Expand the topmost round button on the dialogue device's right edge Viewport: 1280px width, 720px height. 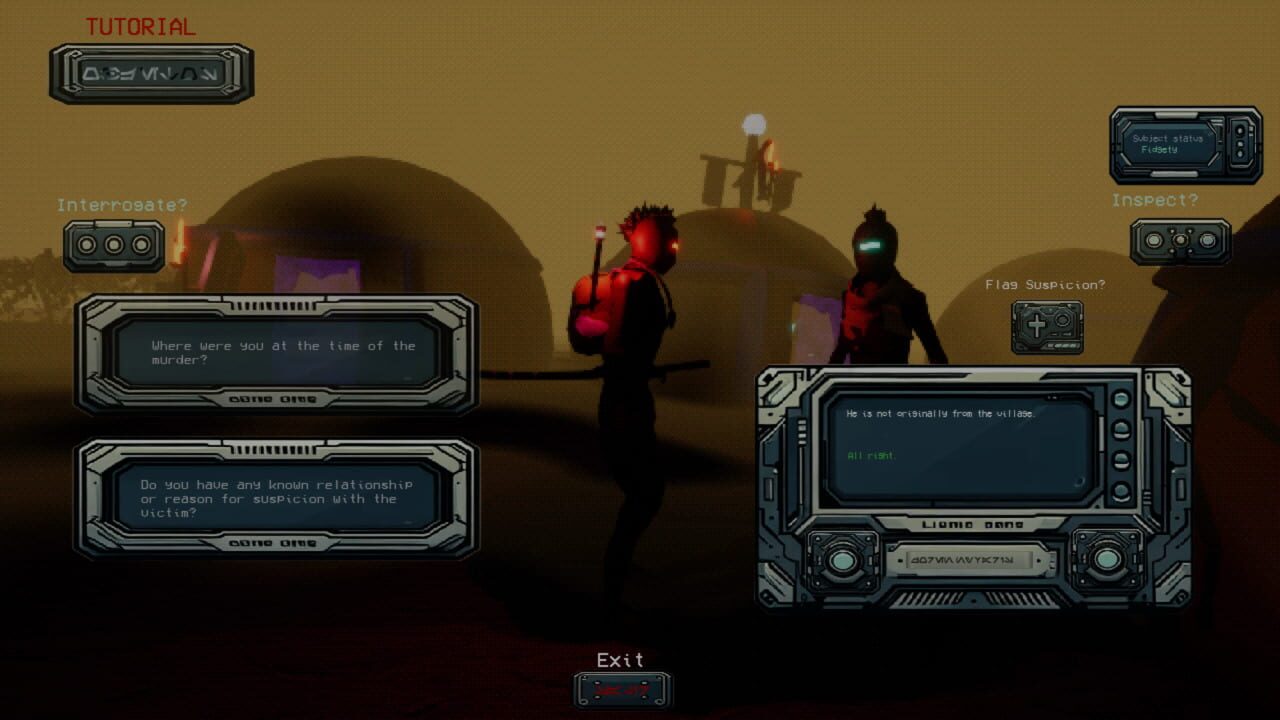pyautogui.click(x=1121, y=399)
